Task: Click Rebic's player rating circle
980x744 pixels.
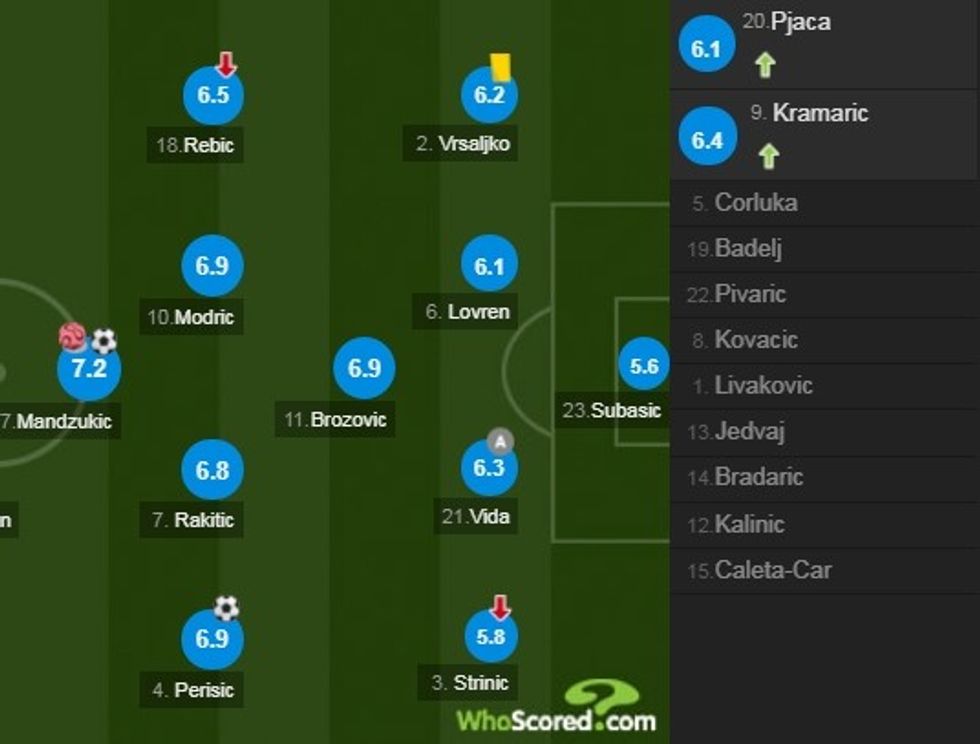Action: point(213,96)
